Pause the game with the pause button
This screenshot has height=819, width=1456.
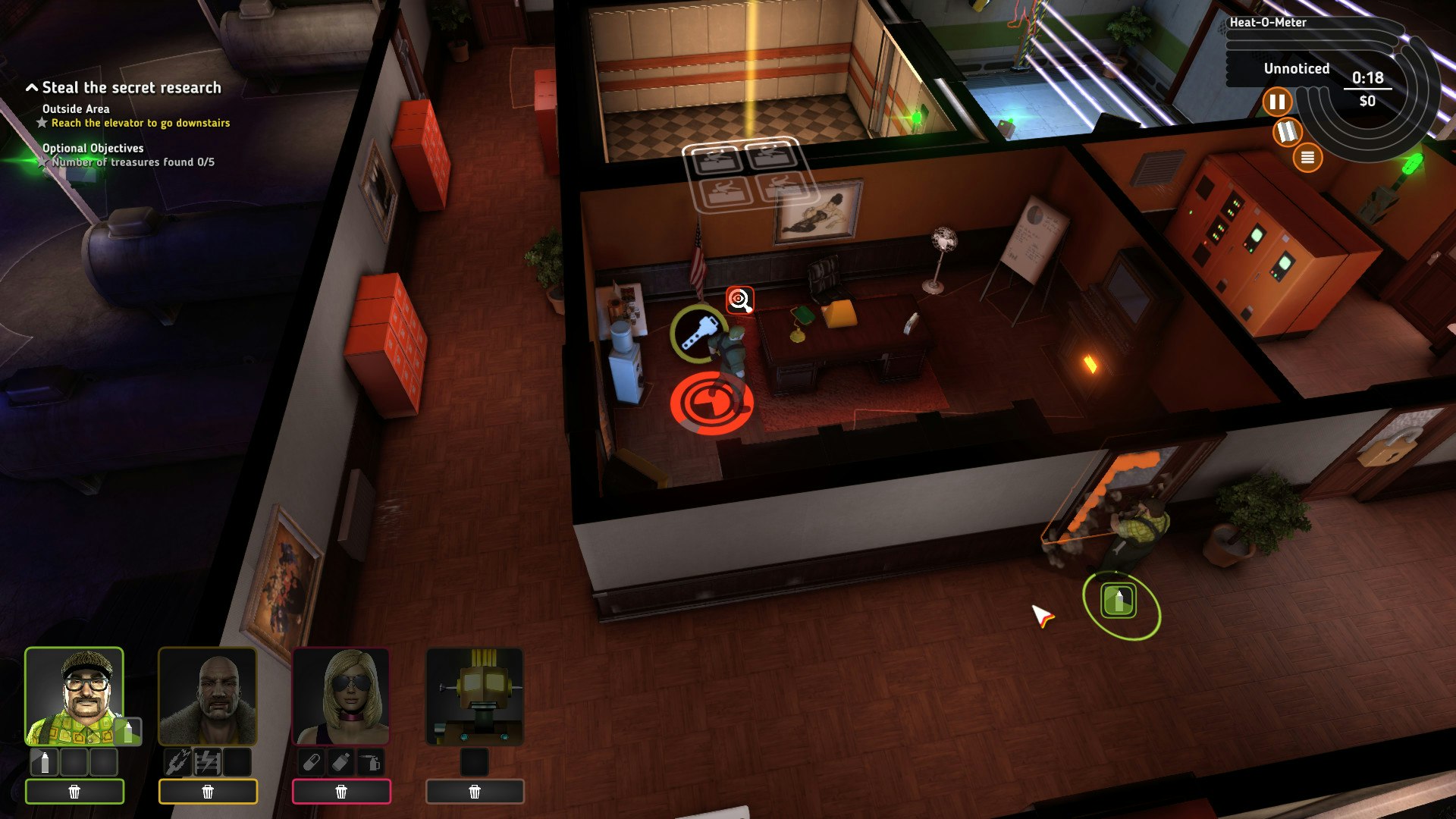(1277, 100)
